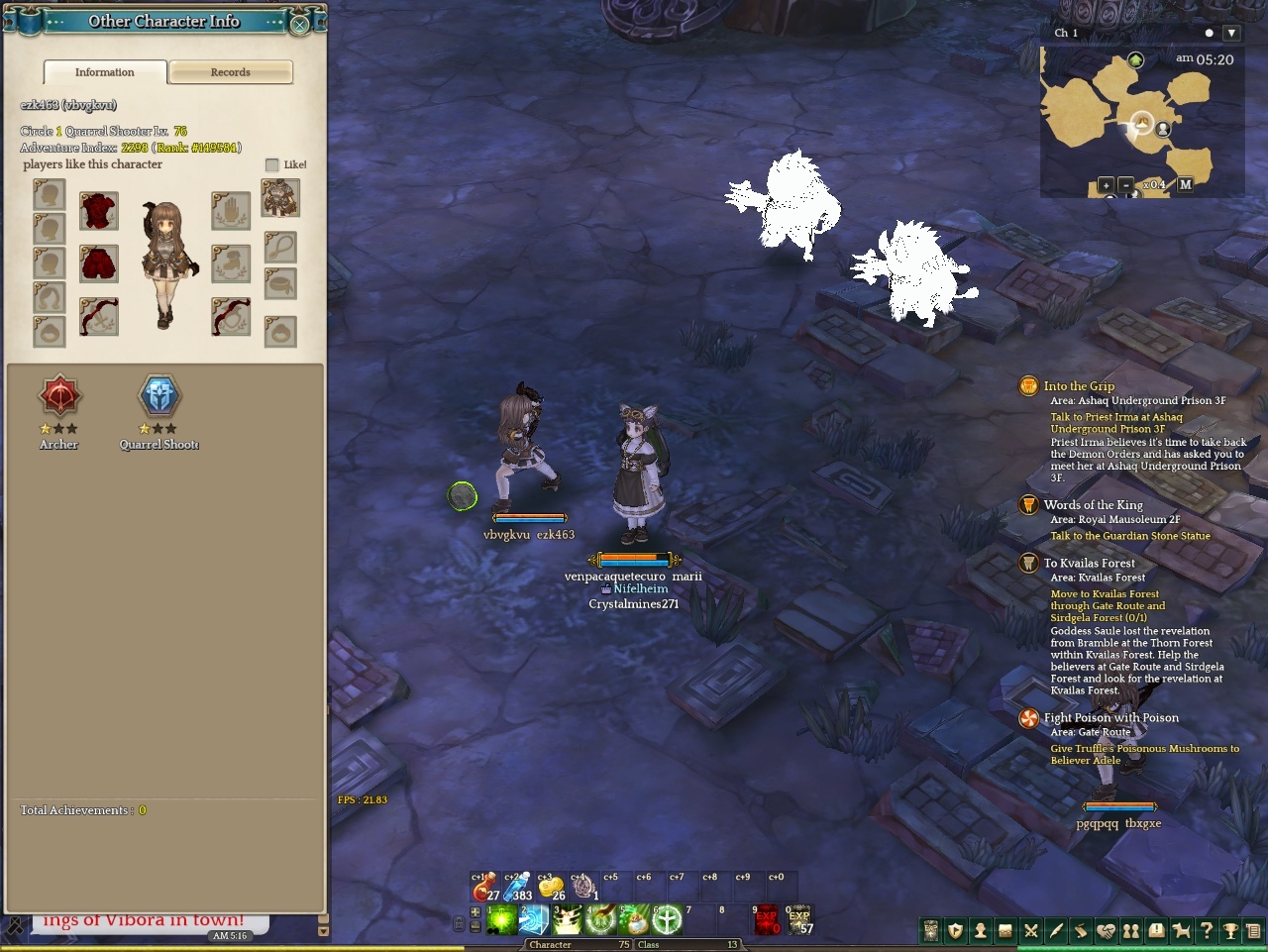1268x952 pixels.
Task: Open the channel dropdown arrow
Action: coord(1231,33)
